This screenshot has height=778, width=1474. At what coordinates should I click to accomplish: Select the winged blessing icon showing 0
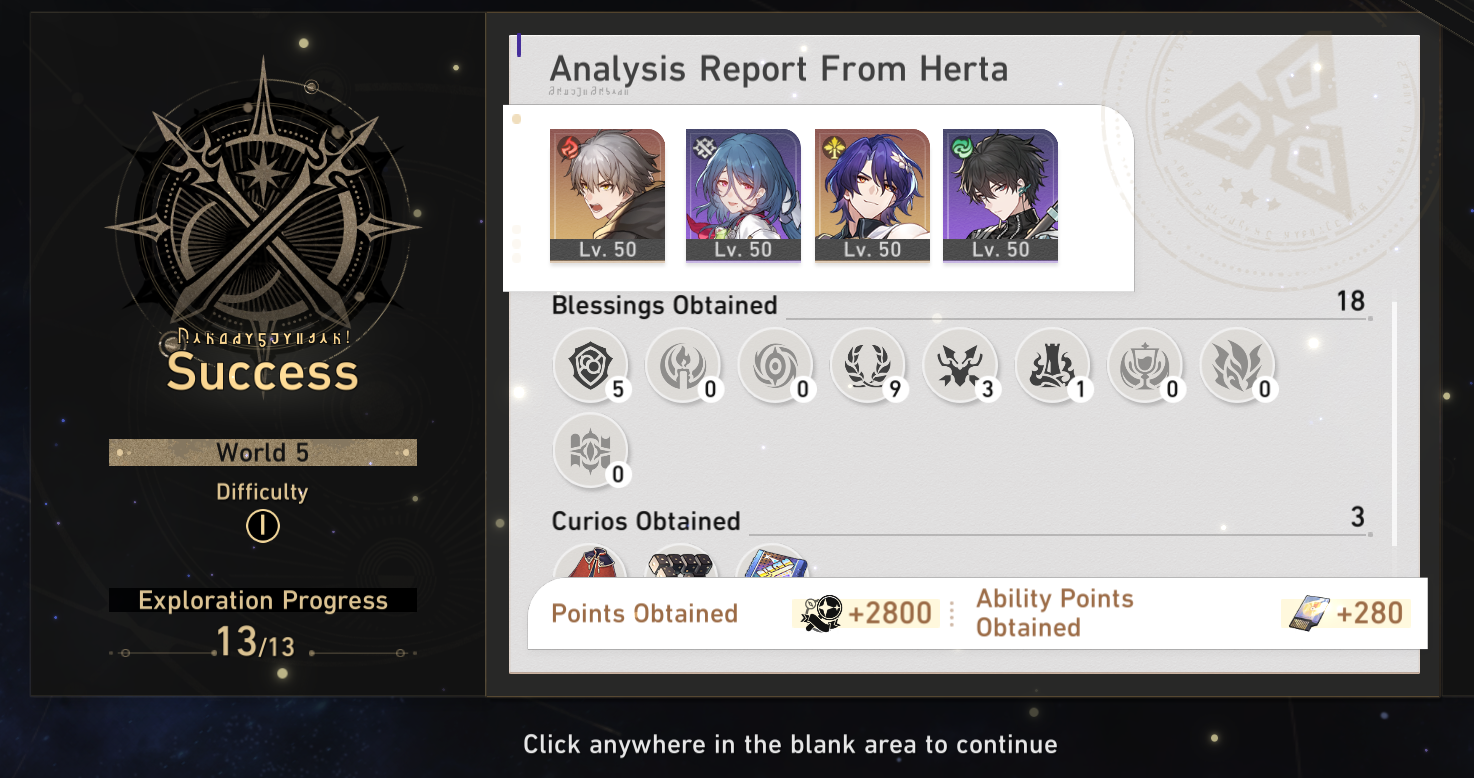coord(1238,367)
